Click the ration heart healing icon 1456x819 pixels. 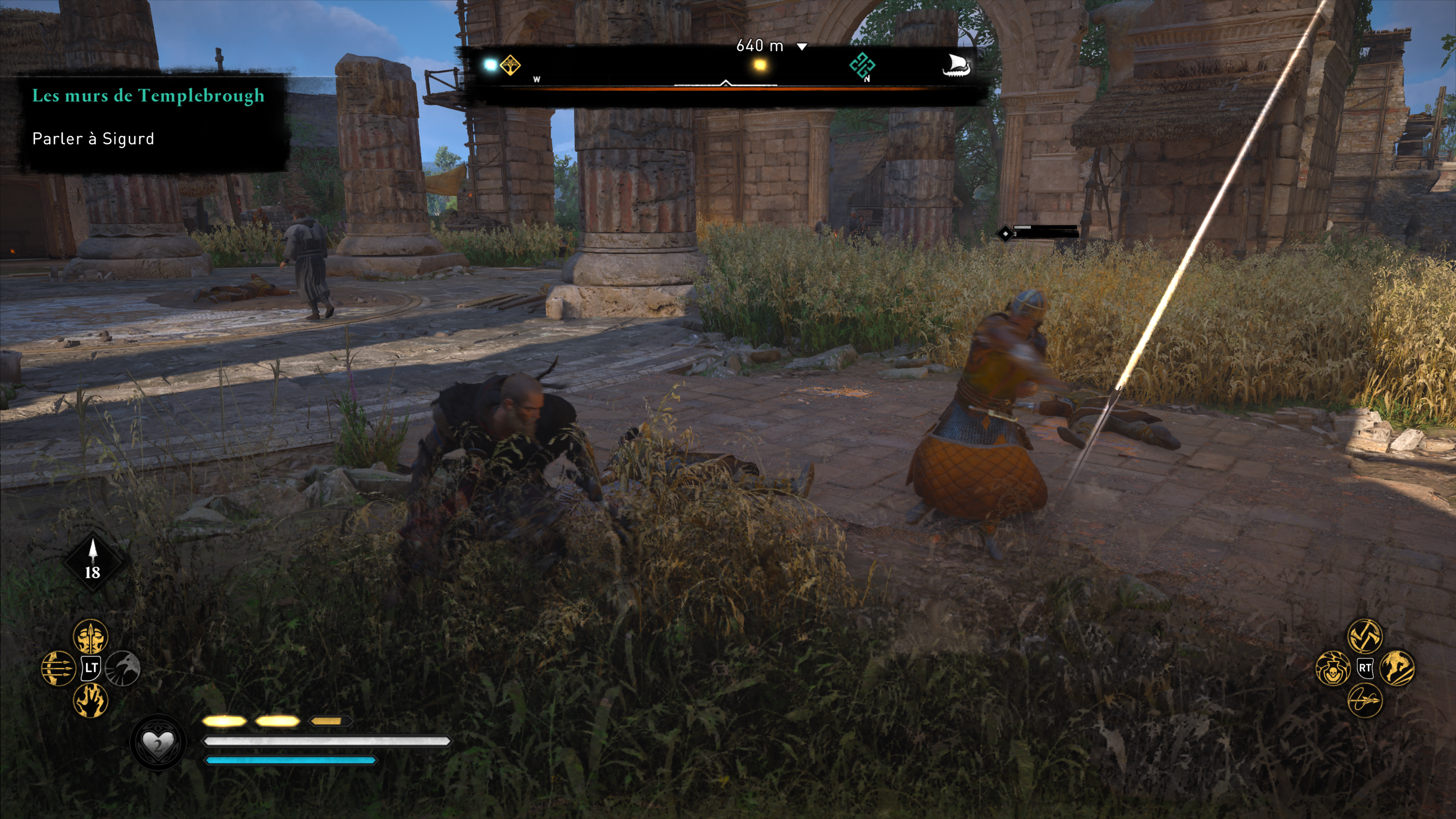pos(158,743)
